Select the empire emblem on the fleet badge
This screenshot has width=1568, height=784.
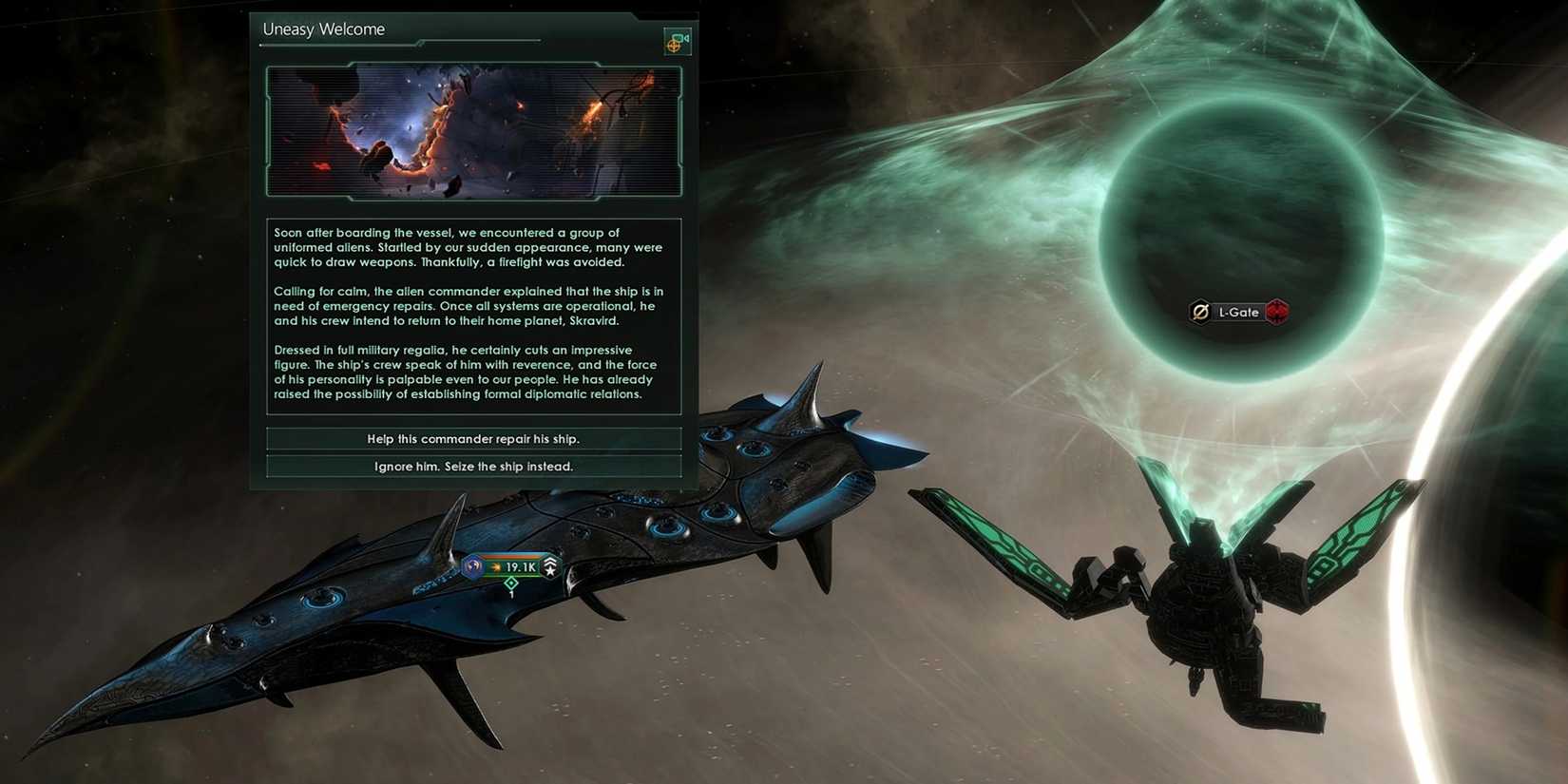pyautogui.click(x=472, y=566)
